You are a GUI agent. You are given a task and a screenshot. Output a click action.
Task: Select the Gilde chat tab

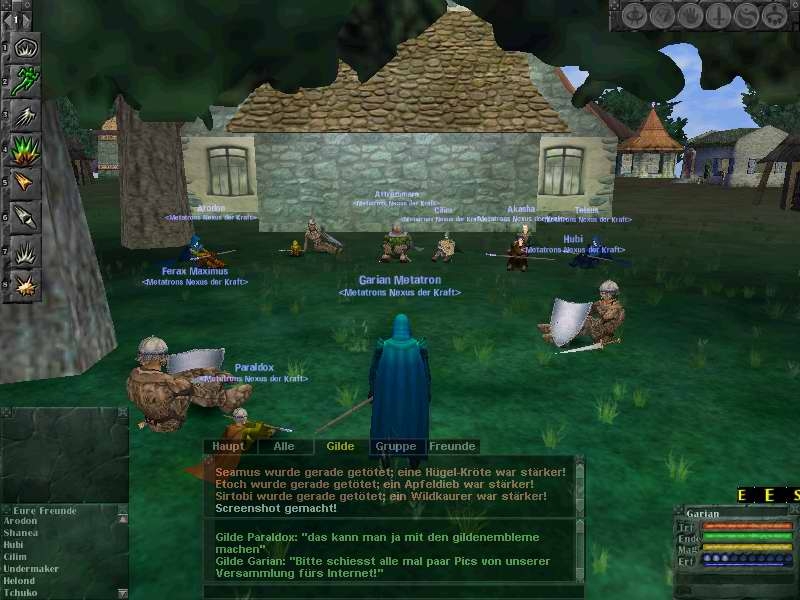click(x=340, y=446)
